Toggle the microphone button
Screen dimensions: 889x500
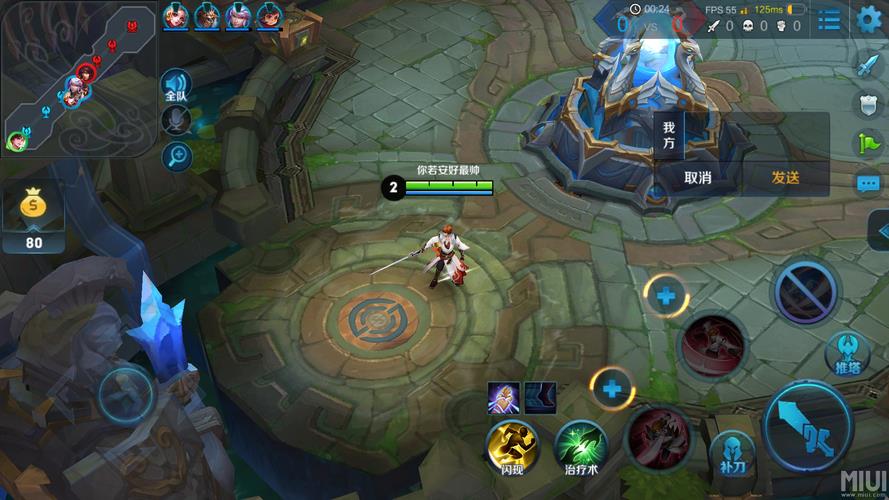pyautogui.click(x=176, y=120)
